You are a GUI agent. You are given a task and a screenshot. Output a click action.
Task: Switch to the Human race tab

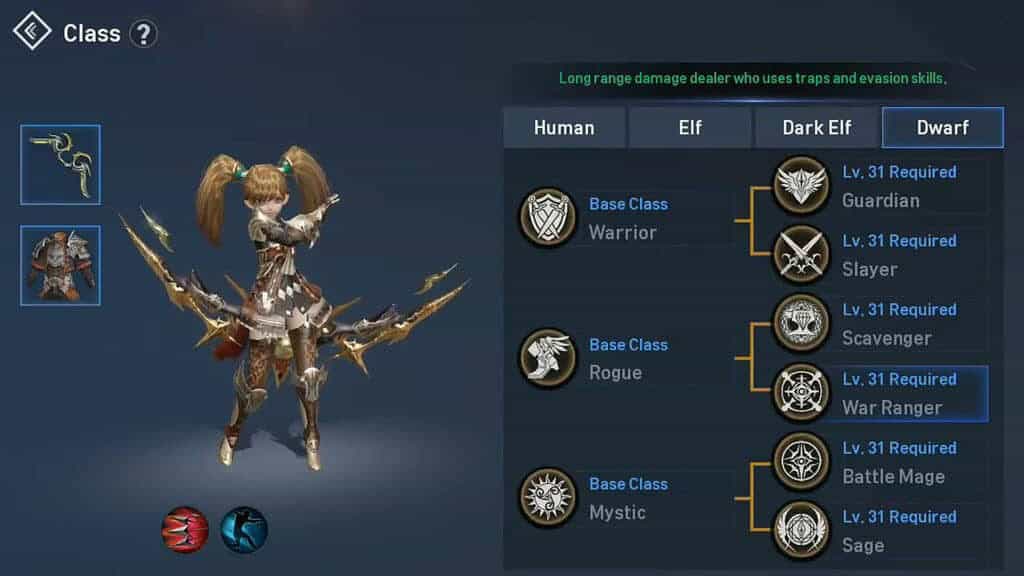[564, 128]
